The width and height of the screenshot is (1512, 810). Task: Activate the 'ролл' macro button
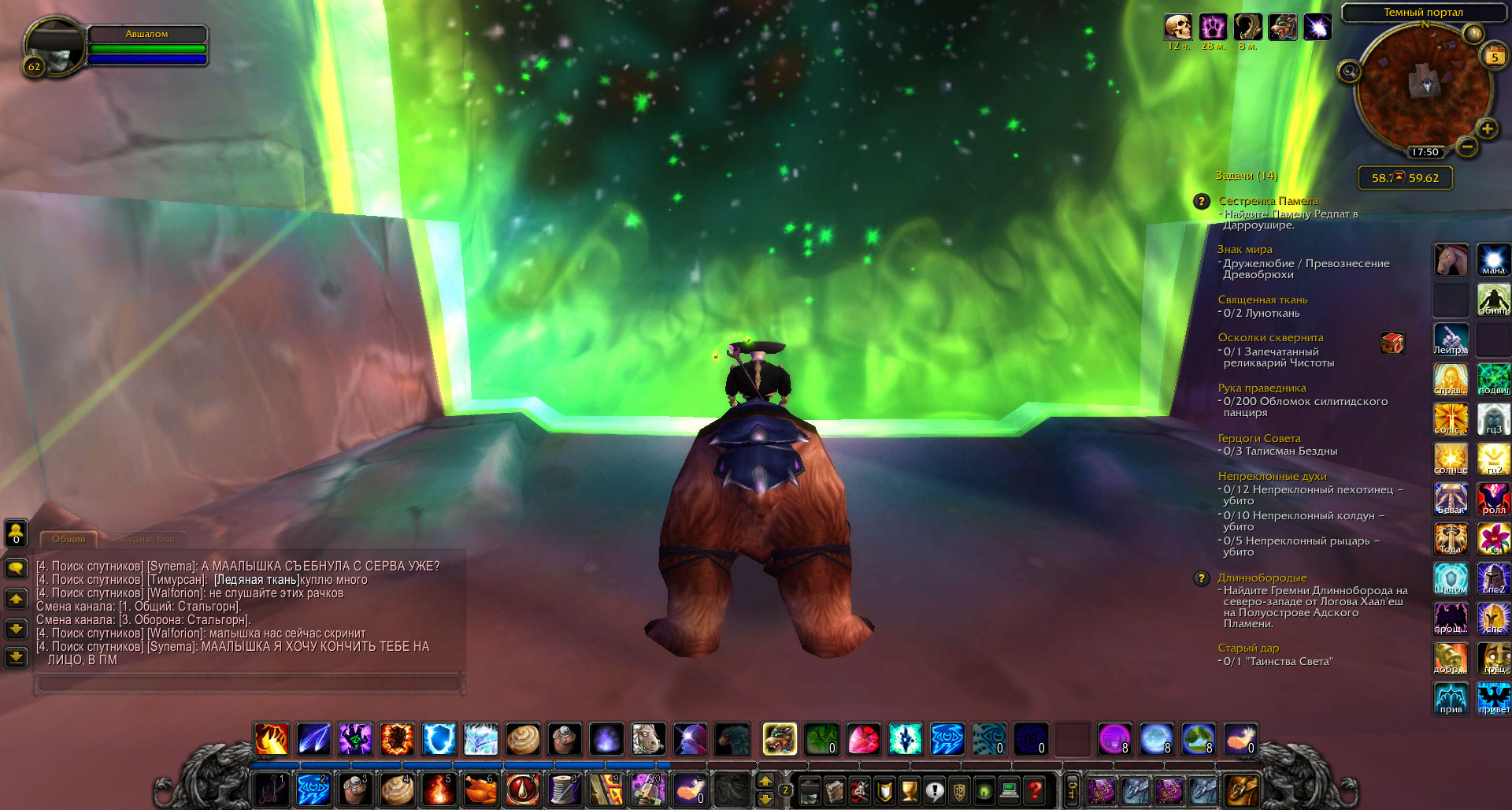(1493, 499)
